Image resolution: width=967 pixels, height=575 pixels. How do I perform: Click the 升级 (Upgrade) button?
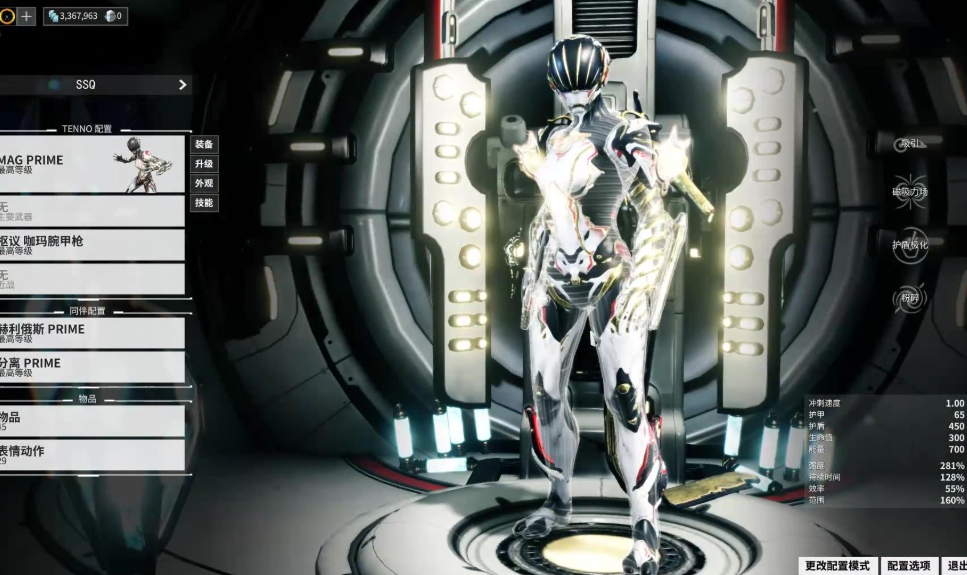tap(204, 164)
